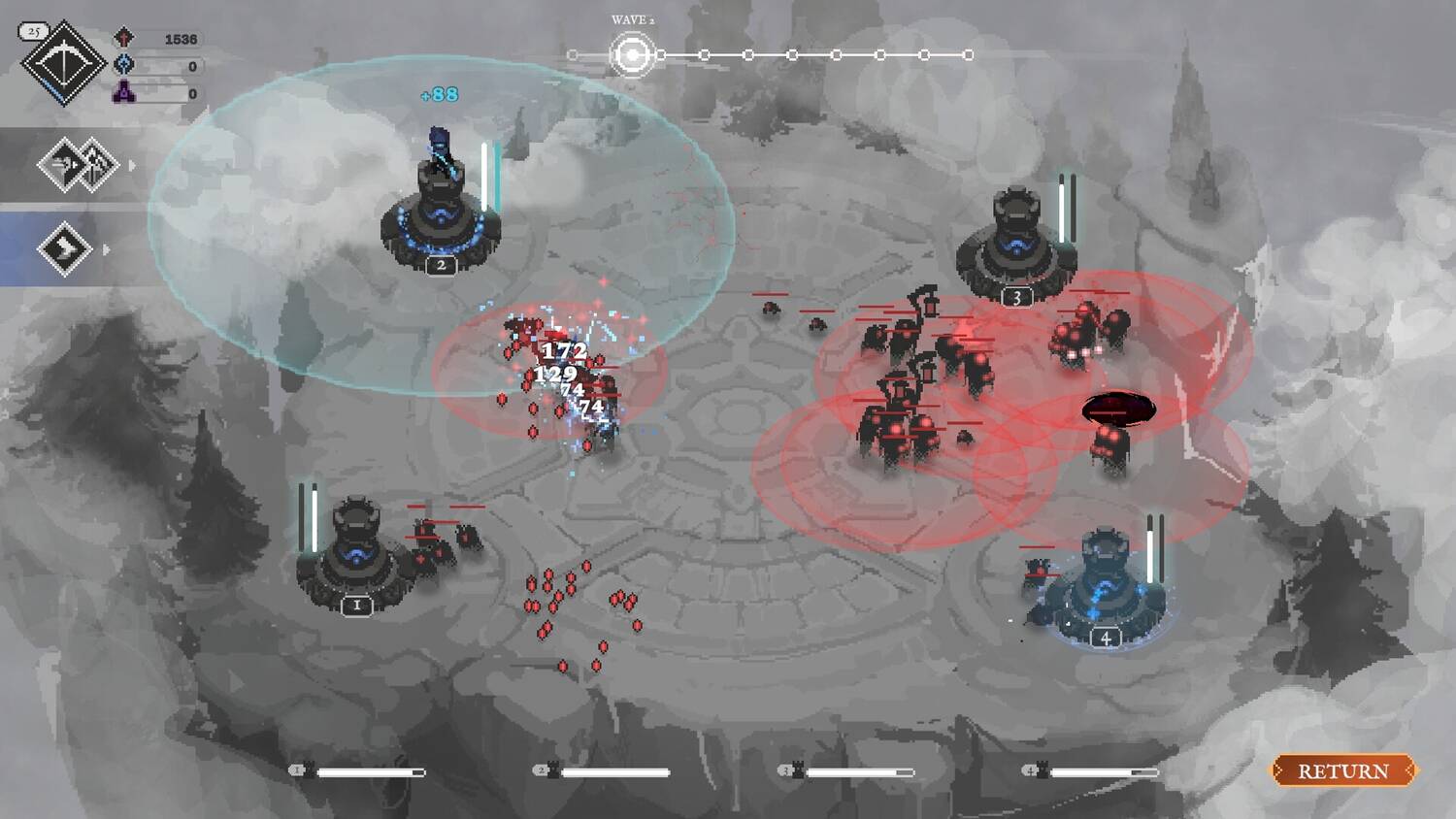Click the orange RETURN button
Screen dimensions: 1456x819
(x=1343, y=770)
